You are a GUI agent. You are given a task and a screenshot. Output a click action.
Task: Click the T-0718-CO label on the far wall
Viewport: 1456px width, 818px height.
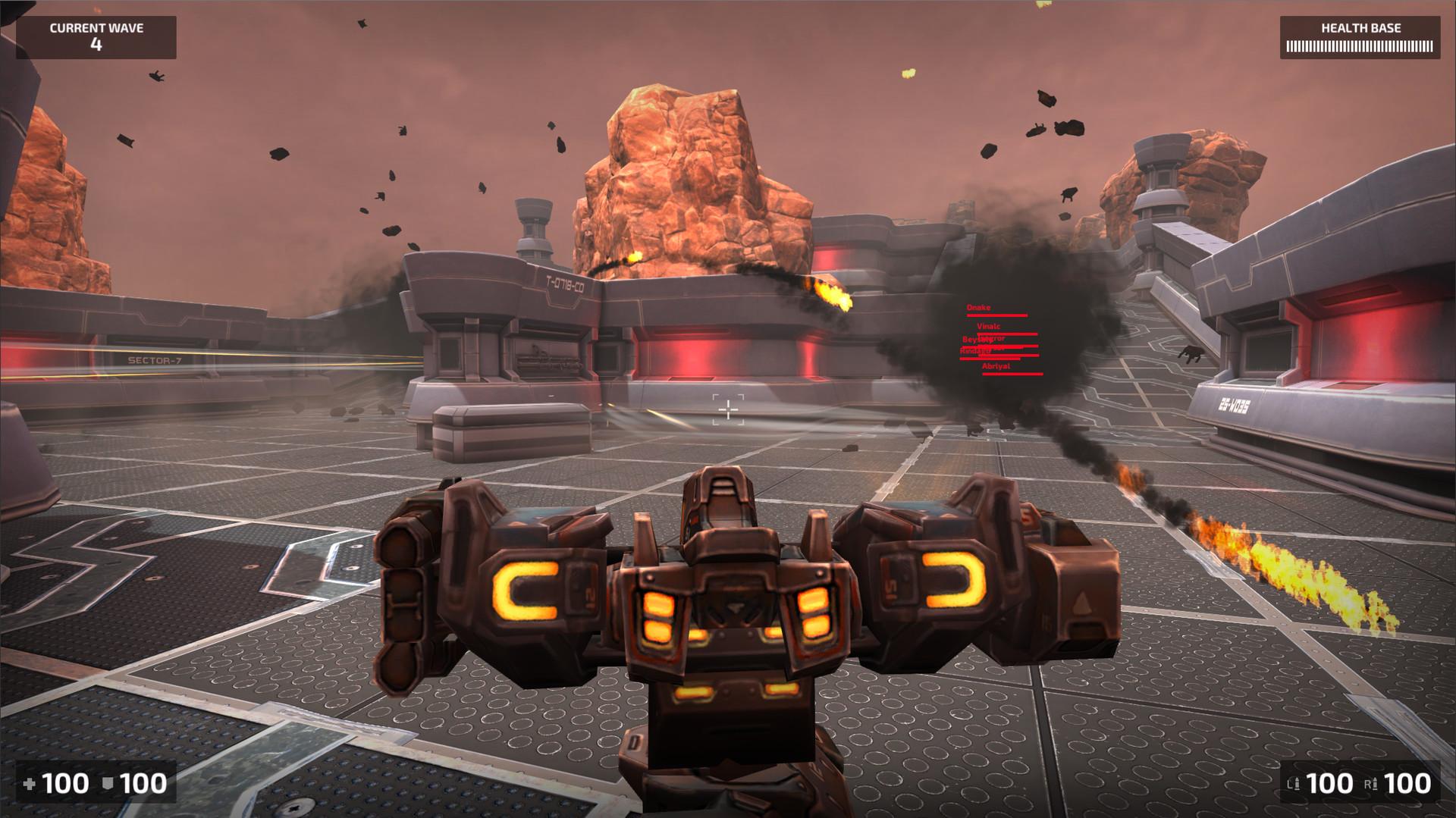pos(565,281)
